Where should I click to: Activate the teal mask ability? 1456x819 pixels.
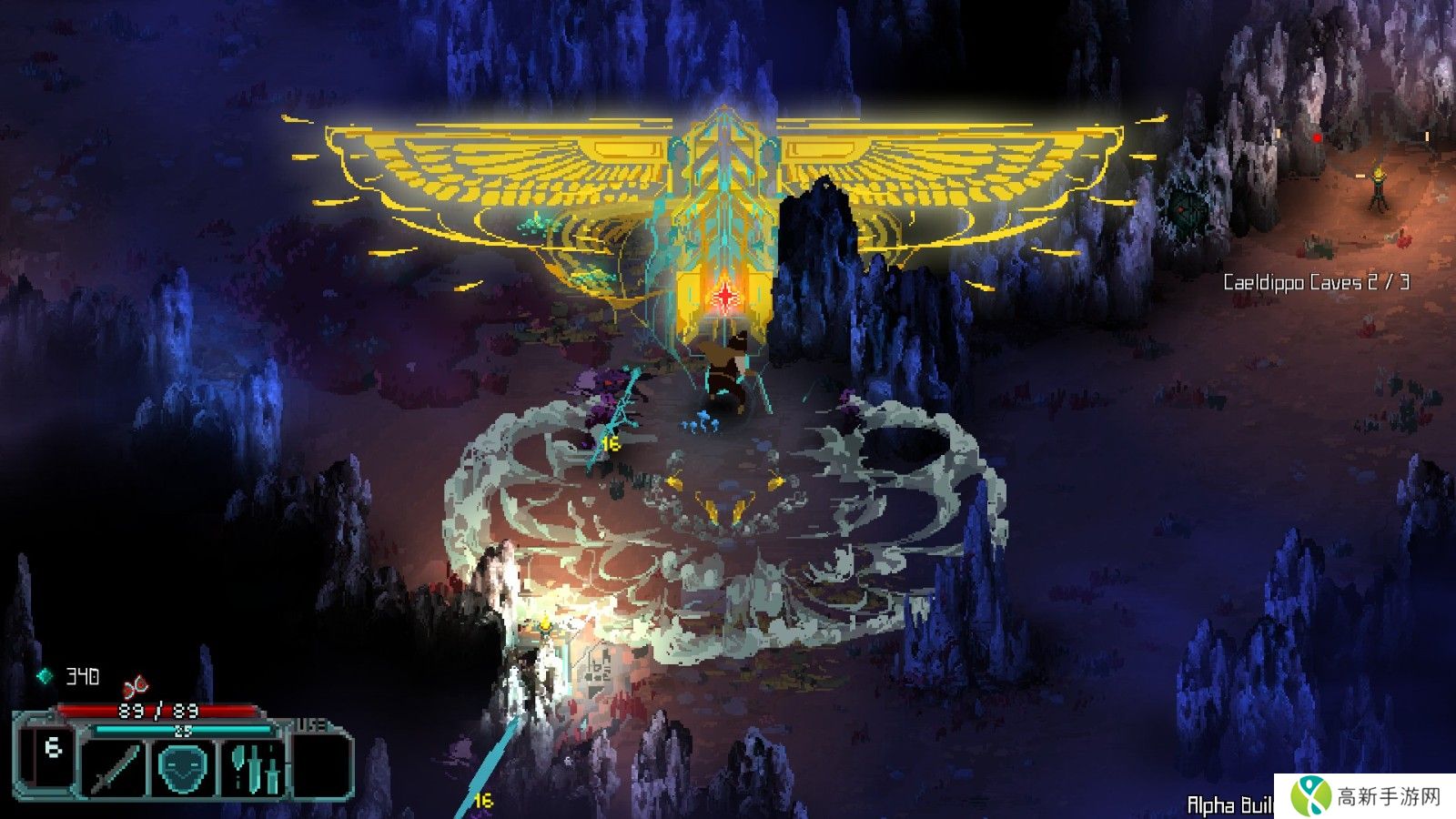(186, 767)
